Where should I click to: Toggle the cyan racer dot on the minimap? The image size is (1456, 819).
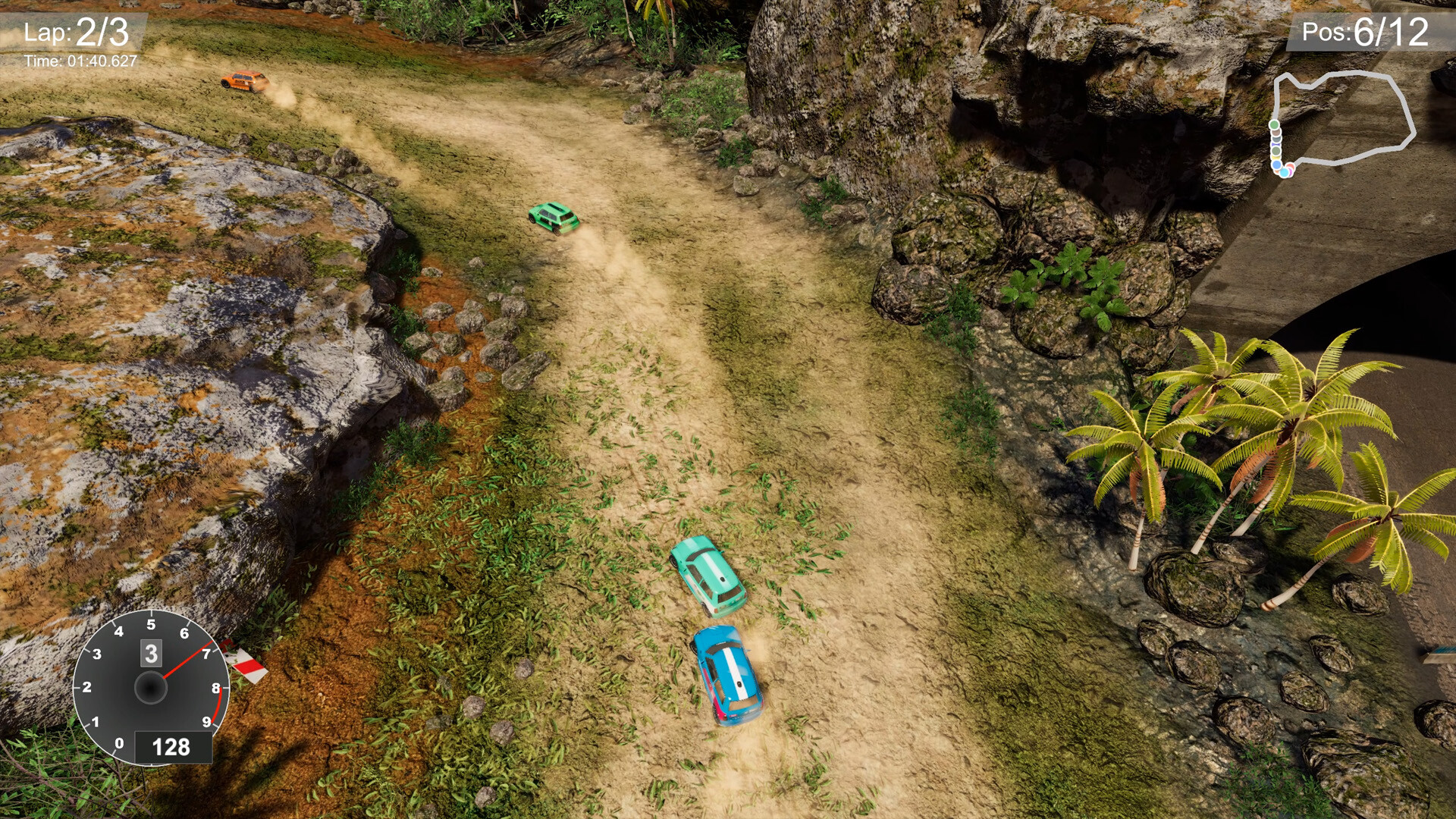coord(1284,173)
